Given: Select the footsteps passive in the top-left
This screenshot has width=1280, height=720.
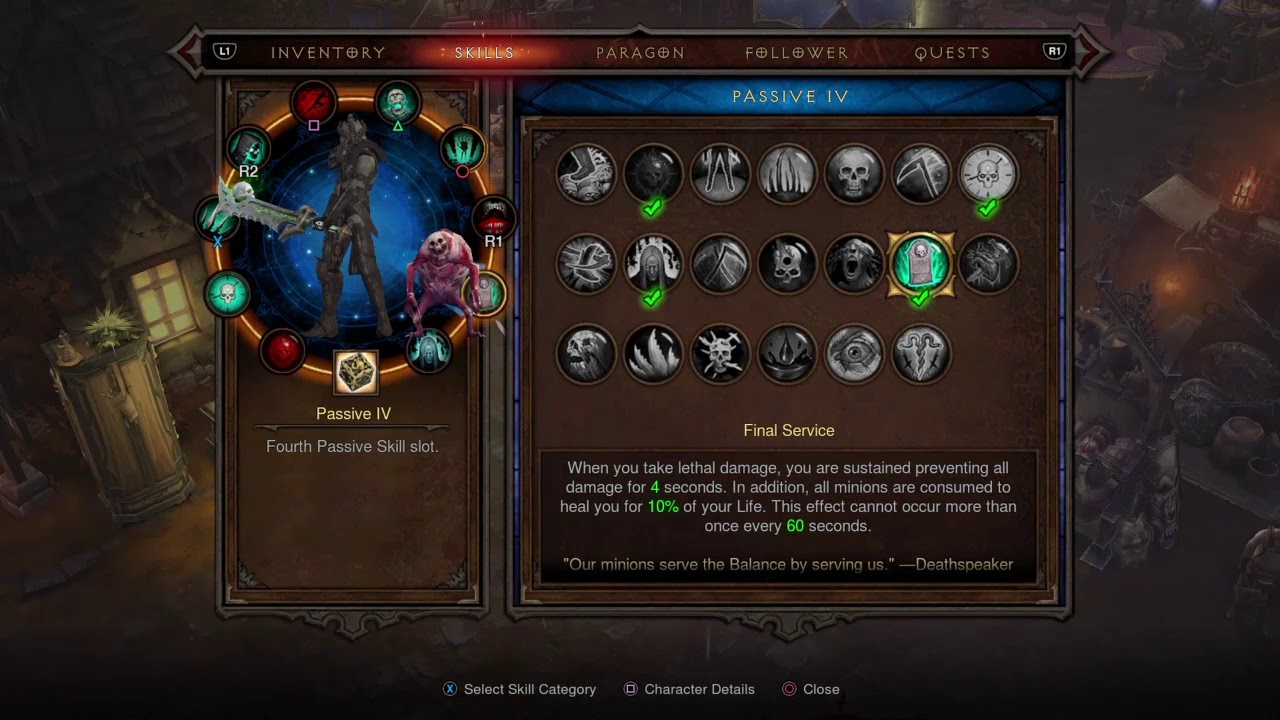Looking at the screenshot, I should [x=586, y=174].
